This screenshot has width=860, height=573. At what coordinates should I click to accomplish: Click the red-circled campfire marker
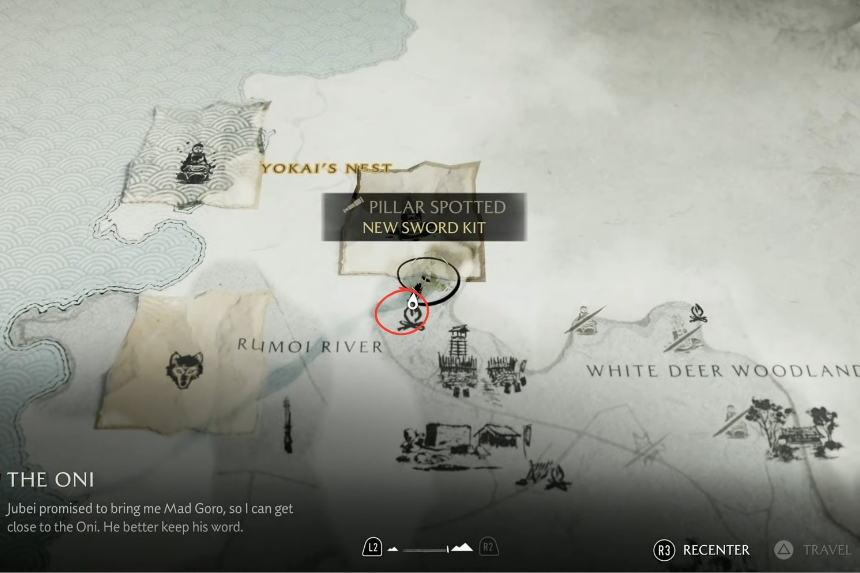pos(411,315)
